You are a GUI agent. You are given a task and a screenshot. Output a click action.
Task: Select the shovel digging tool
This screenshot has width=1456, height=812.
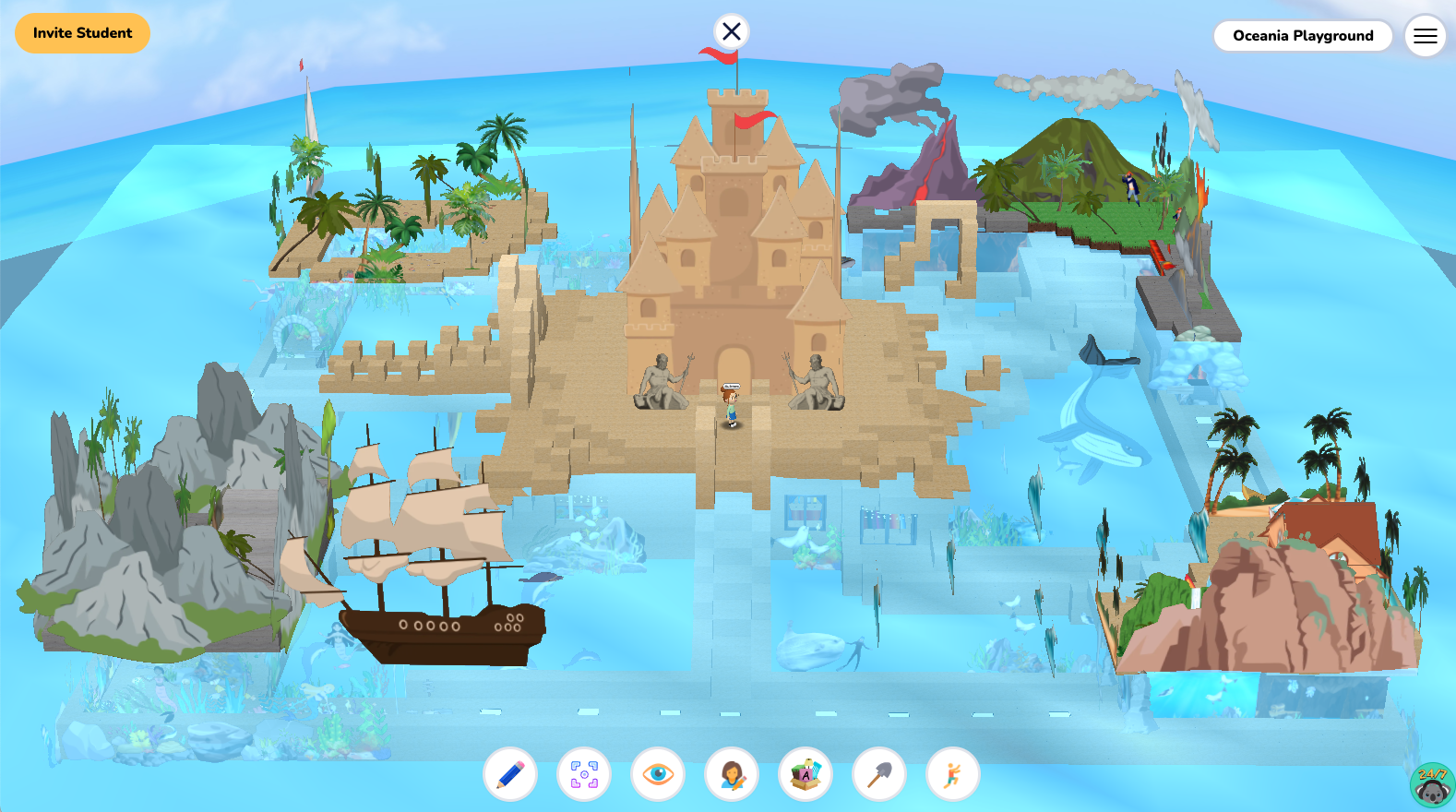[x=877, y=775]
